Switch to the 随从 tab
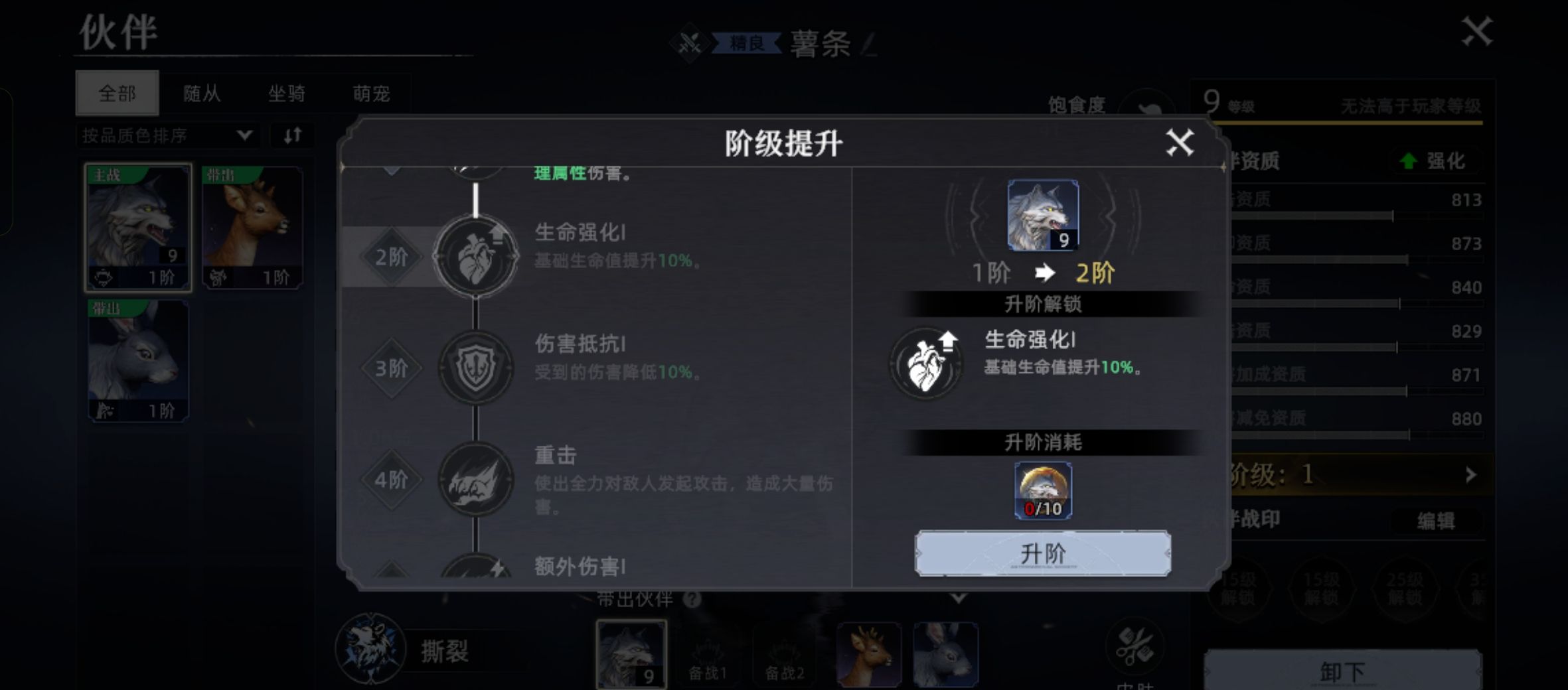 [203, 94]
